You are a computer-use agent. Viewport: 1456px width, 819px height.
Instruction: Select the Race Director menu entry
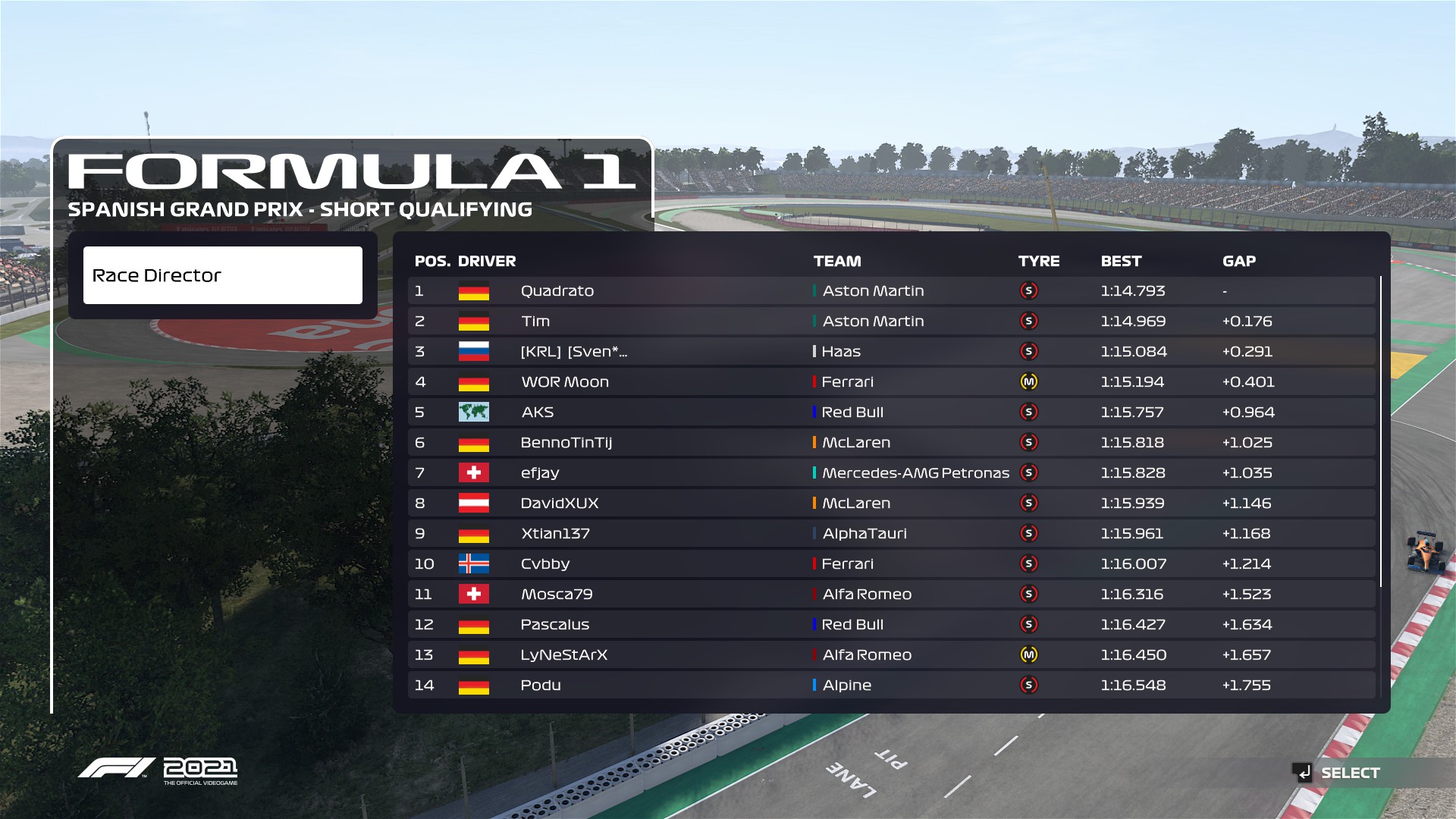[x=222, y=275]
